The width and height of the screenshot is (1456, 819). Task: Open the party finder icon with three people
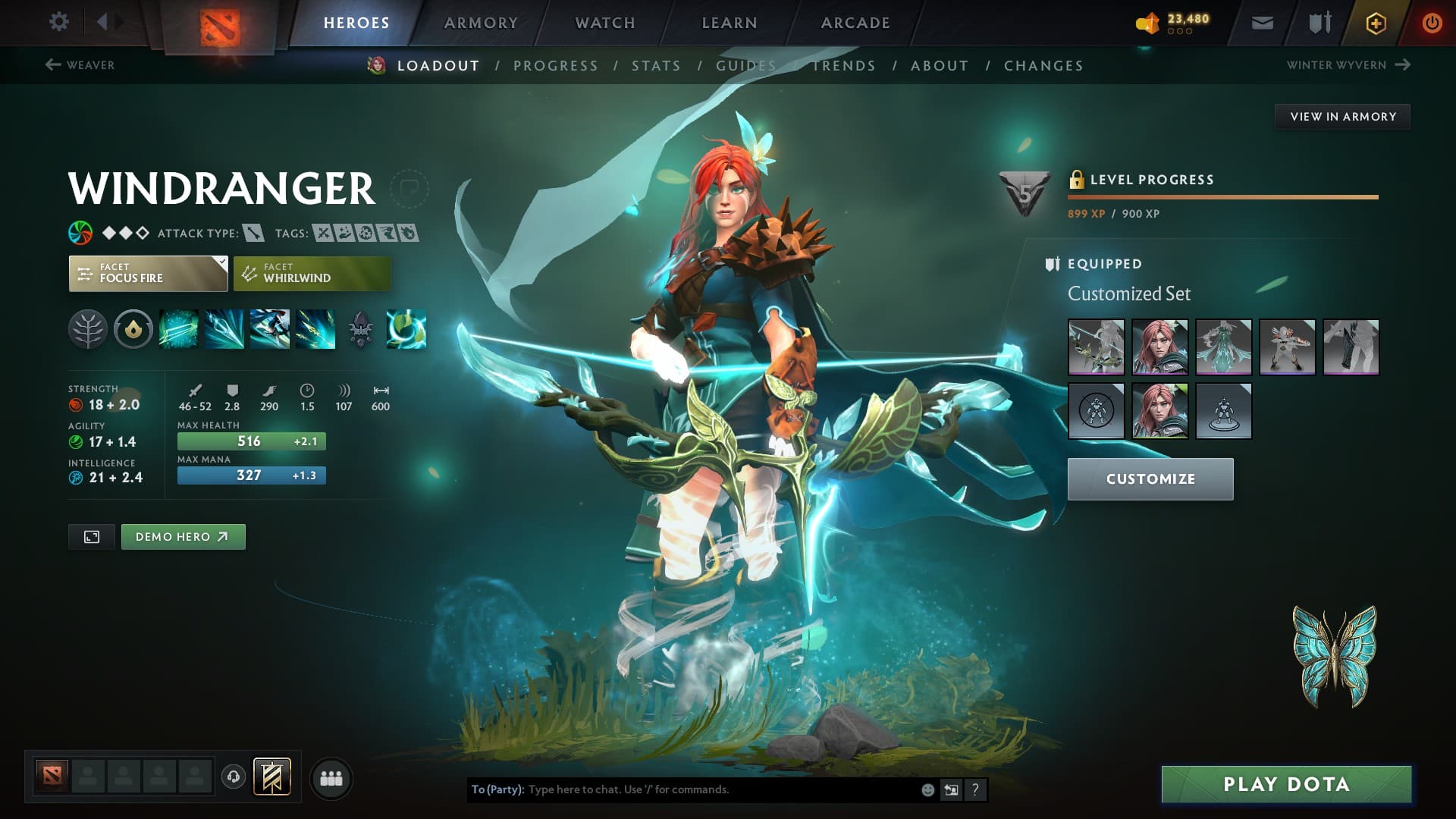click(x=331, y=777)
